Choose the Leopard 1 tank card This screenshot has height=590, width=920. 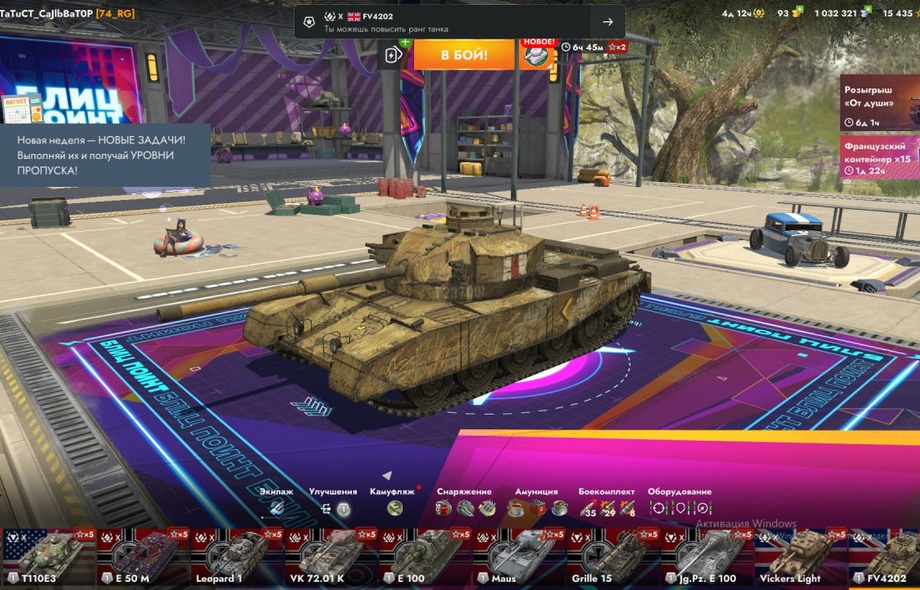pos(235,557)
